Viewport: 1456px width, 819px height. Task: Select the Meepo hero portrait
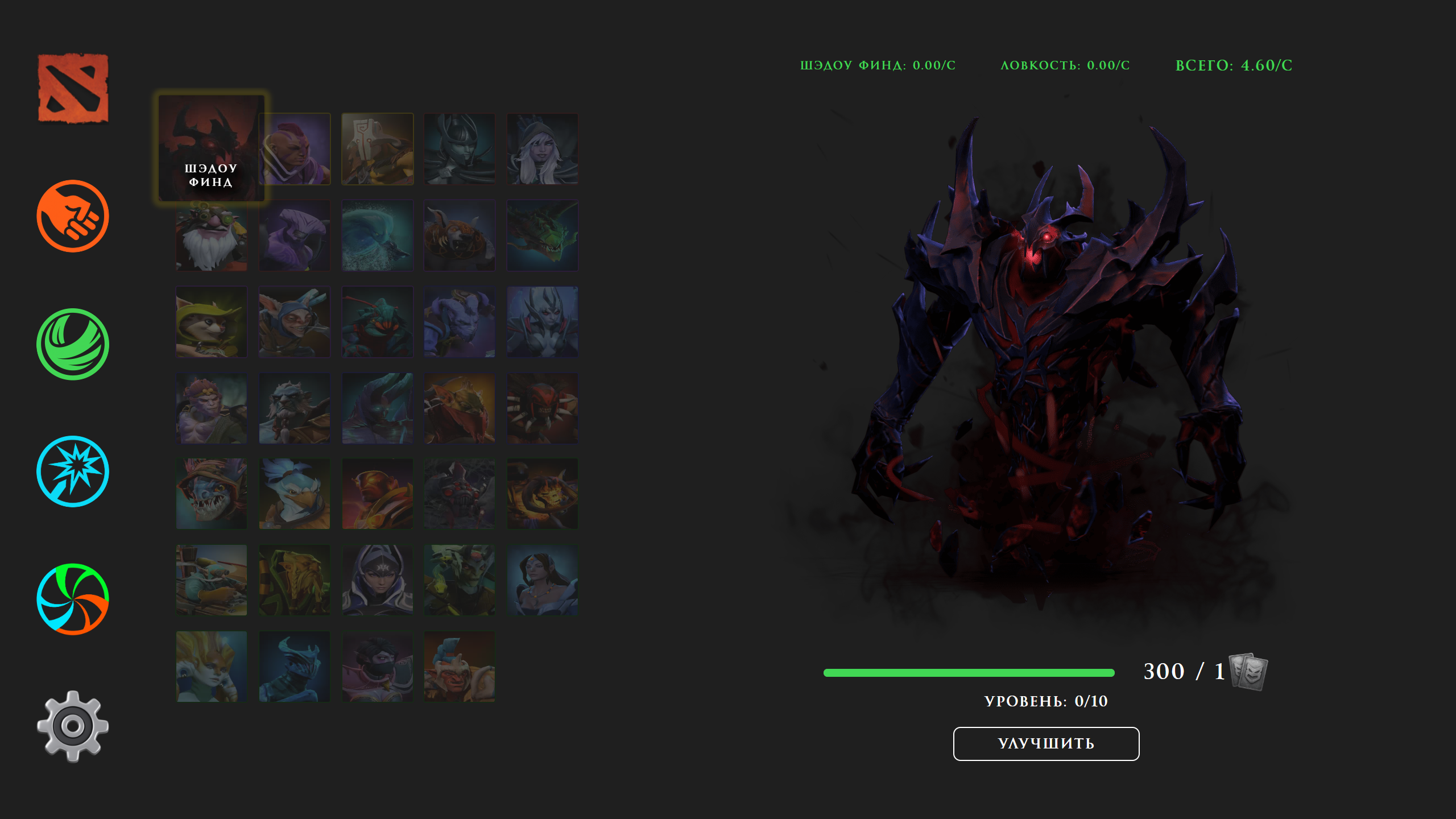(x=293, y=322)
